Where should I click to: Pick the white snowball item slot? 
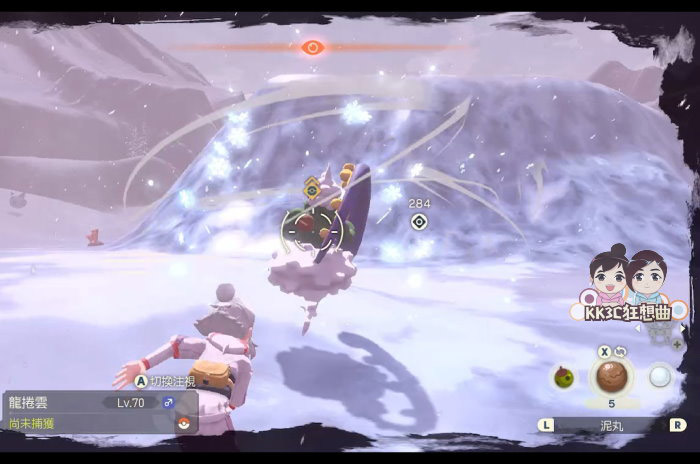(x=658, y=376)
